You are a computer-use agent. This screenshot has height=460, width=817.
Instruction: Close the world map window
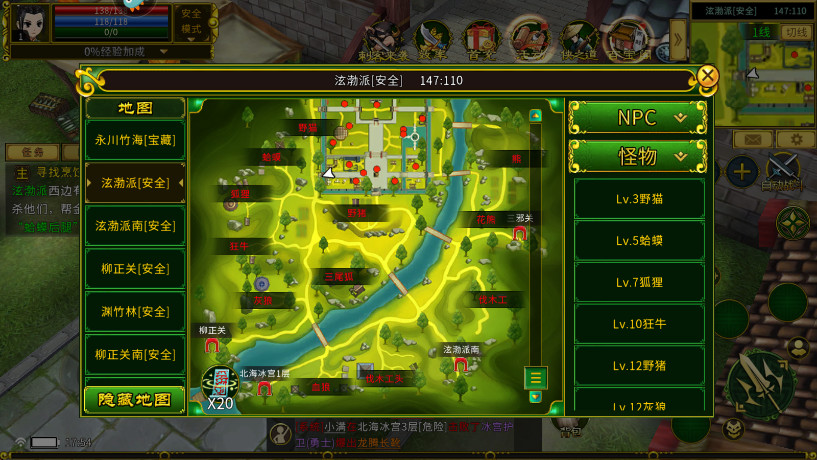[x=708, y=76]
